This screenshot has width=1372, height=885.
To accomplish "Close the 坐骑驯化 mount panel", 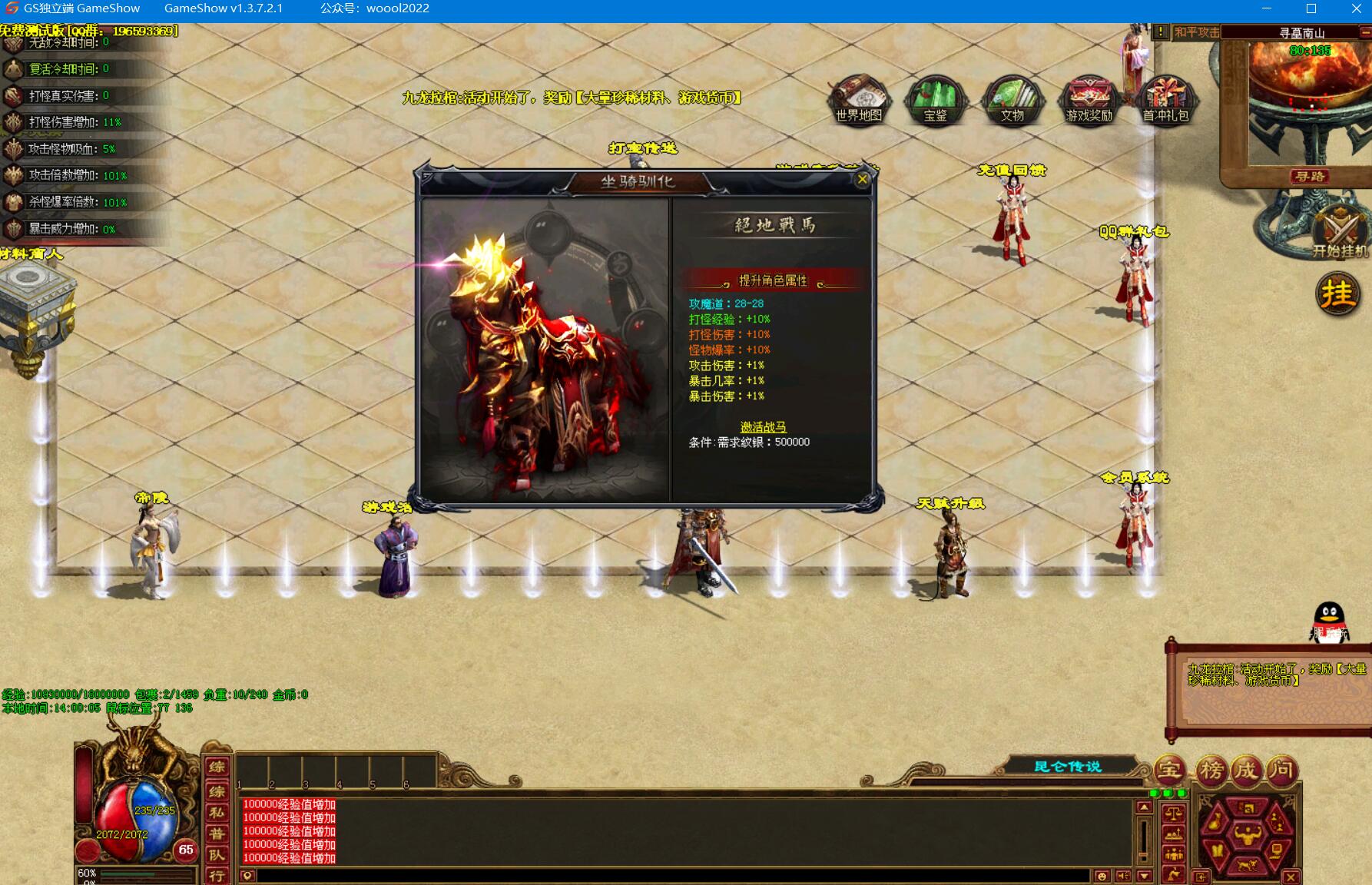I will [x=862, y=180].
